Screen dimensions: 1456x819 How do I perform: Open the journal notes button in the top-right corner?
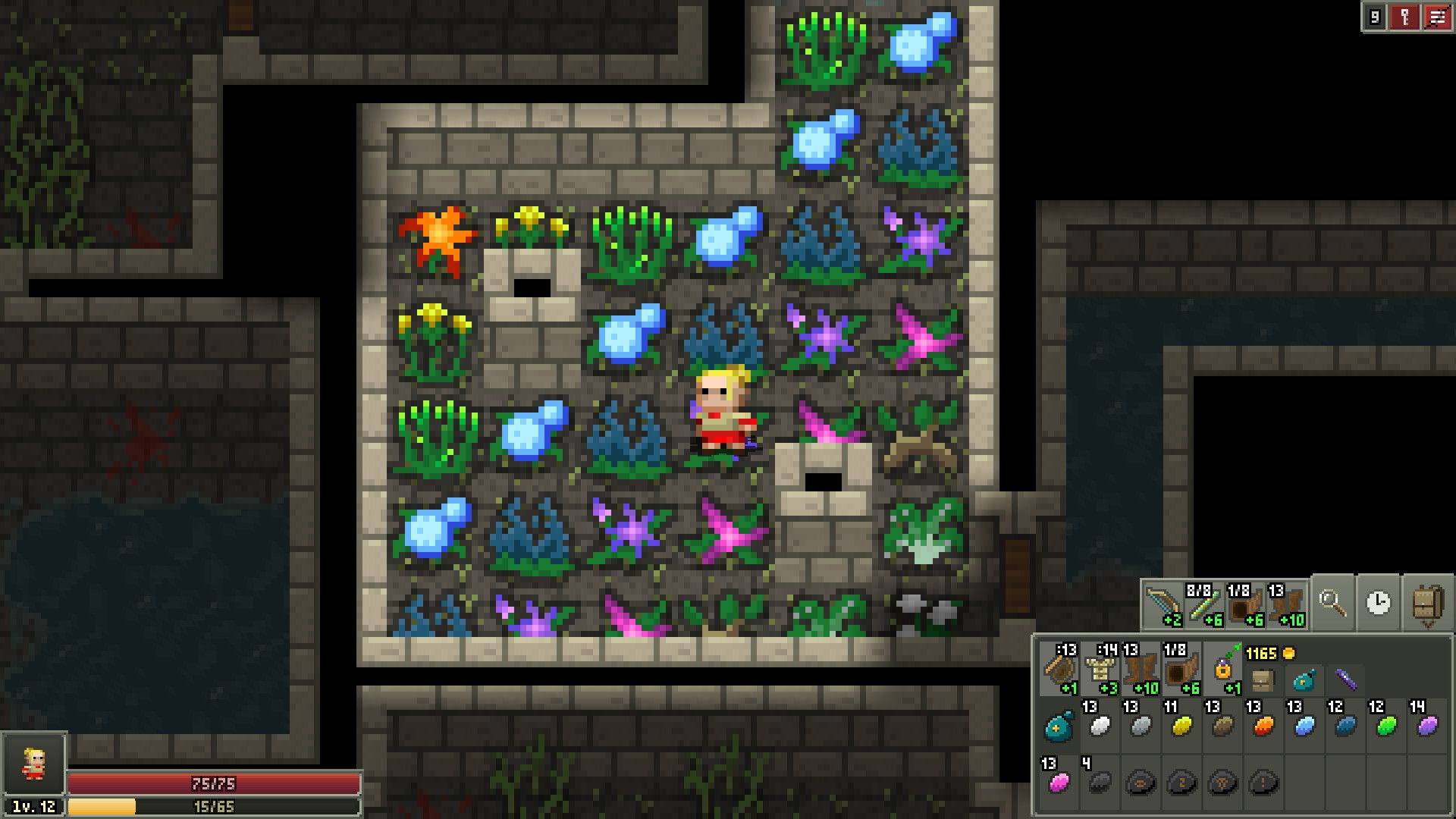(1438, 17)
